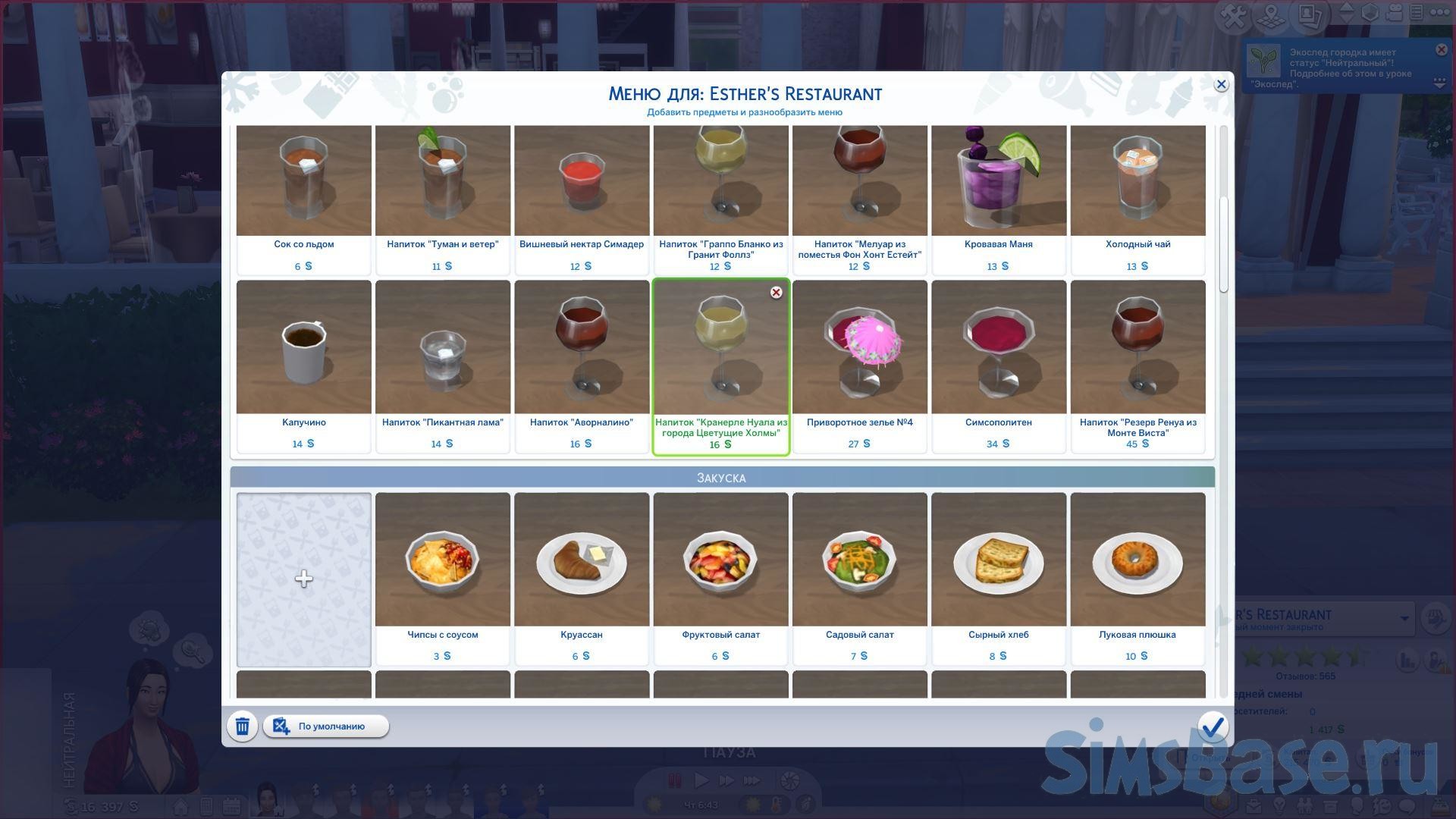Remove the selected Кранерле Нуала drink

point(776,293)
